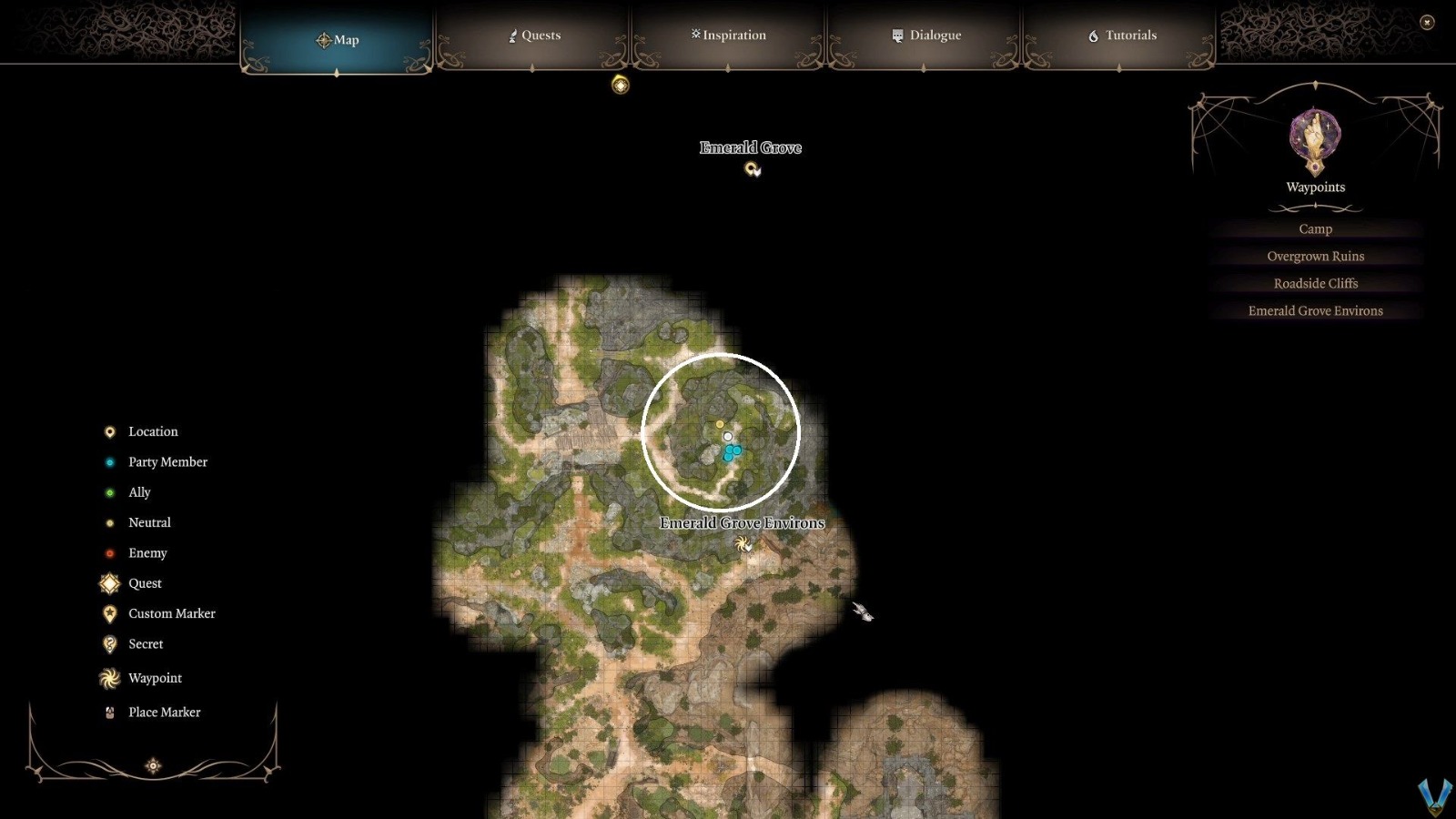Click the Place Marker icon in the legend
This screenshot has height=819, width=1456.
click(x=109, y=712)
